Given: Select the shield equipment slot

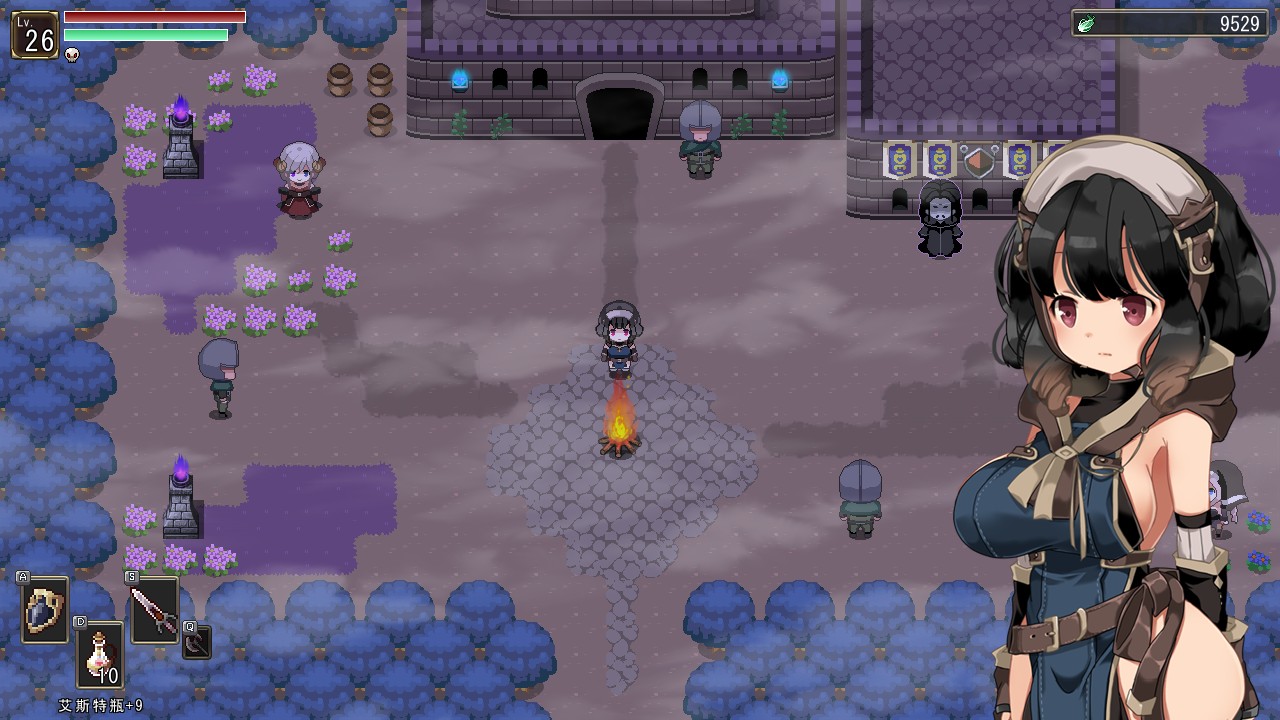Looking at the screenshot, I should click(x=45, y=609).
